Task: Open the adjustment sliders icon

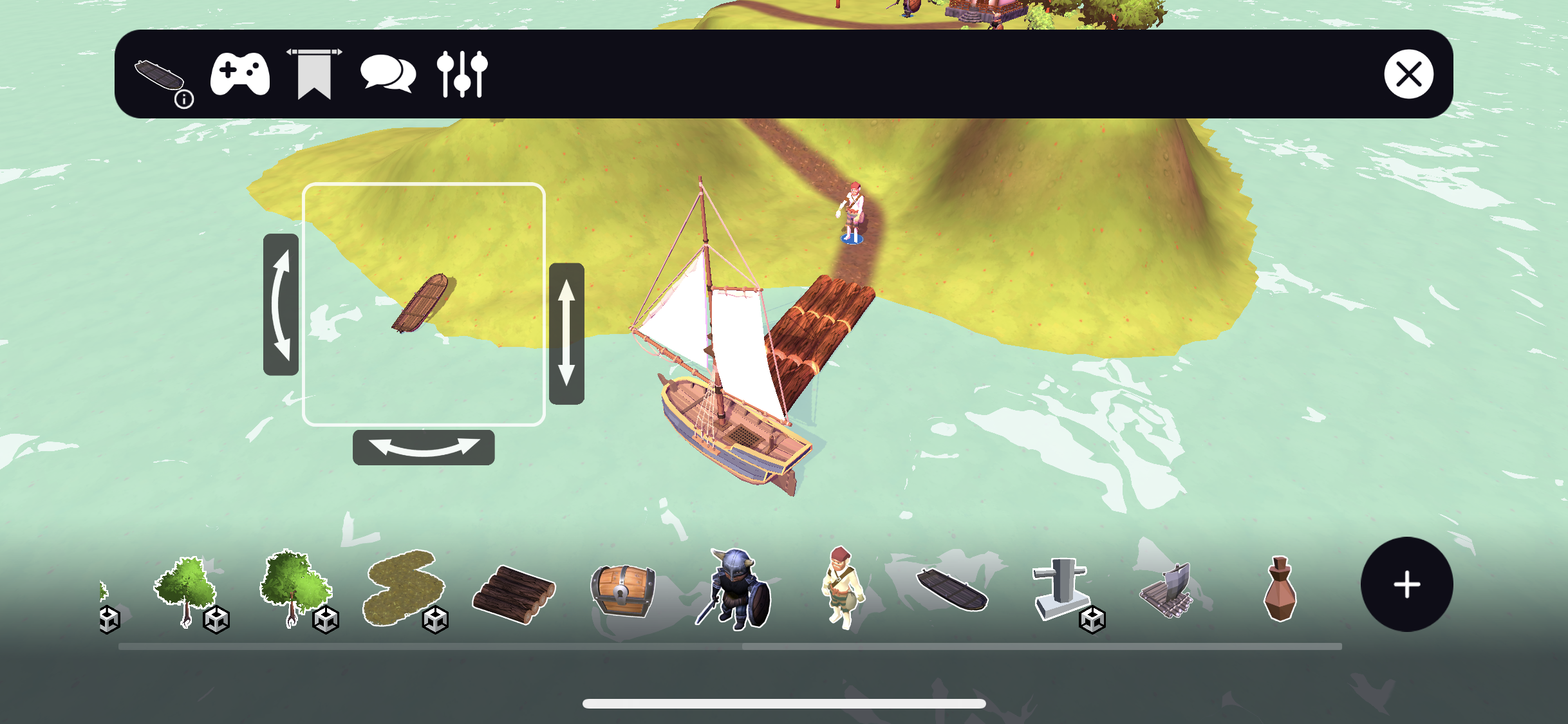Action: 462,75
